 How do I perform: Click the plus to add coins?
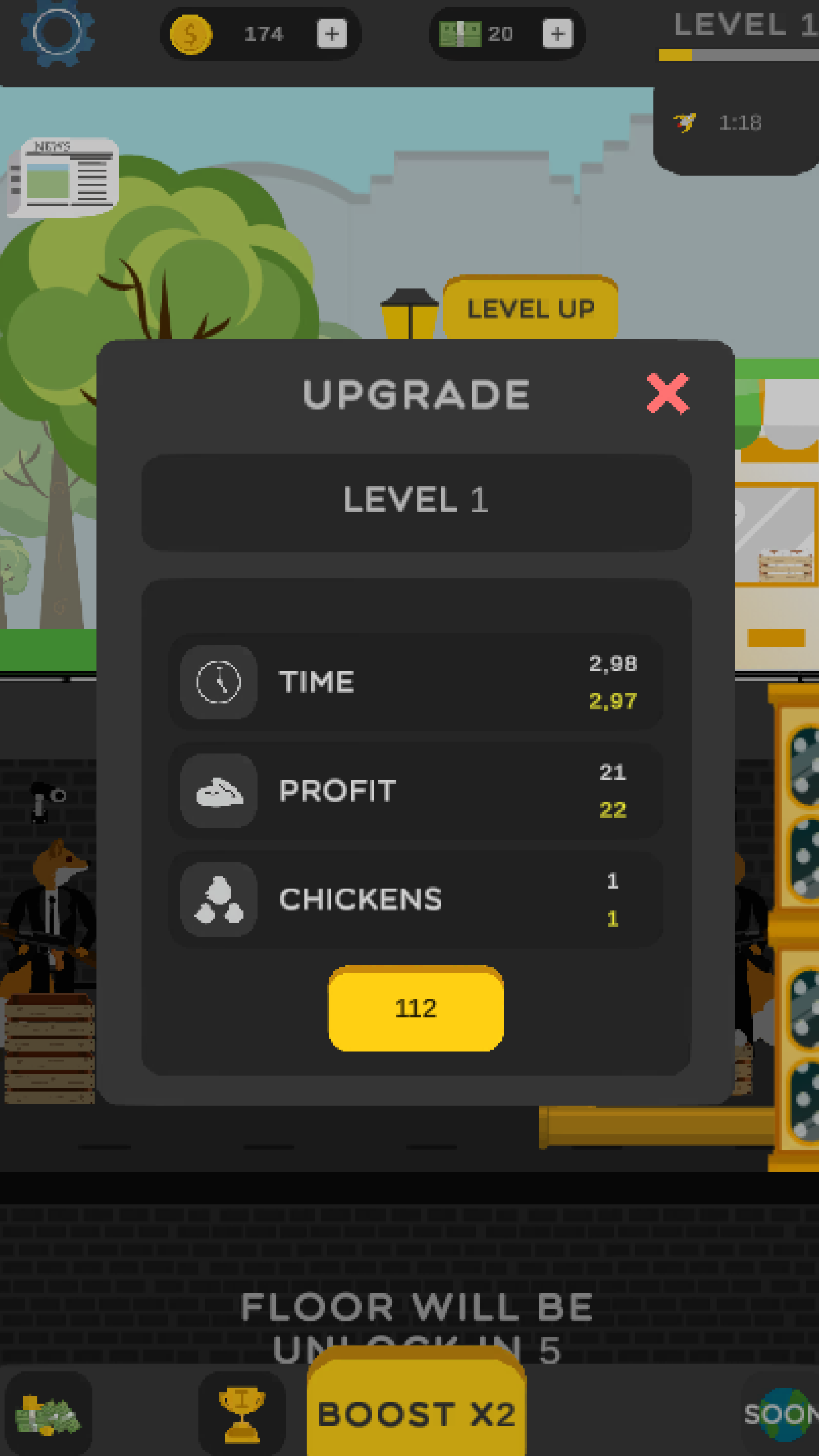pos(331,34)
